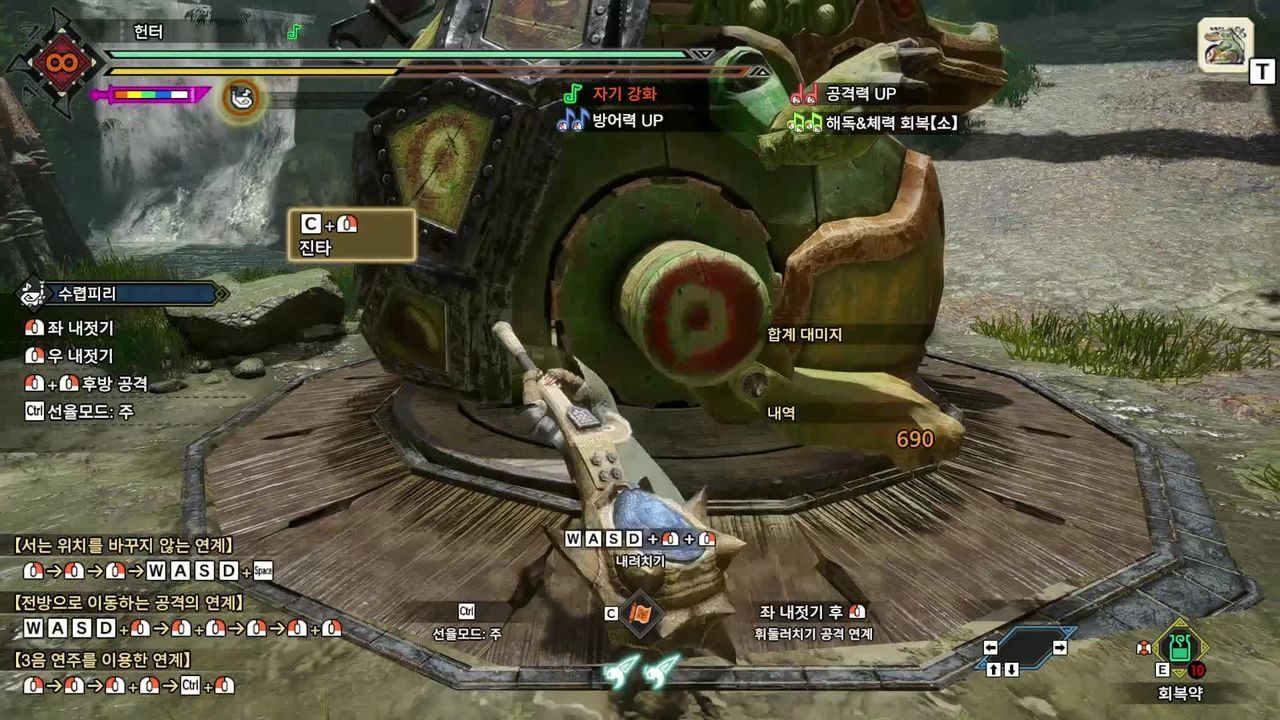Click the hunting horn gauge icon
Screen dimensions: 1280x720
pos(240,97)
